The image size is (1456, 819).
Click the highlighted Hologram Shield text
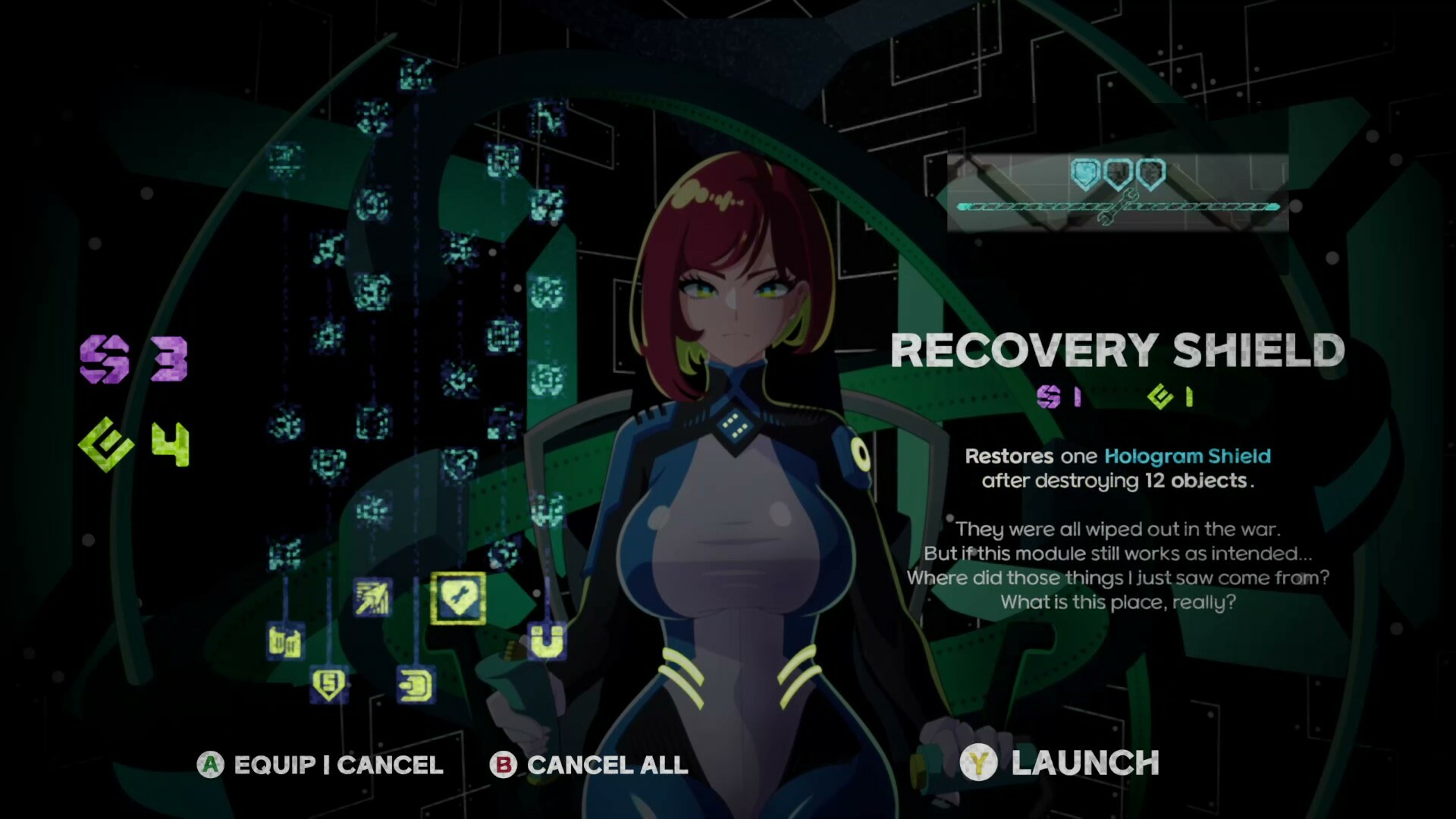click(x=1187, y=456)
